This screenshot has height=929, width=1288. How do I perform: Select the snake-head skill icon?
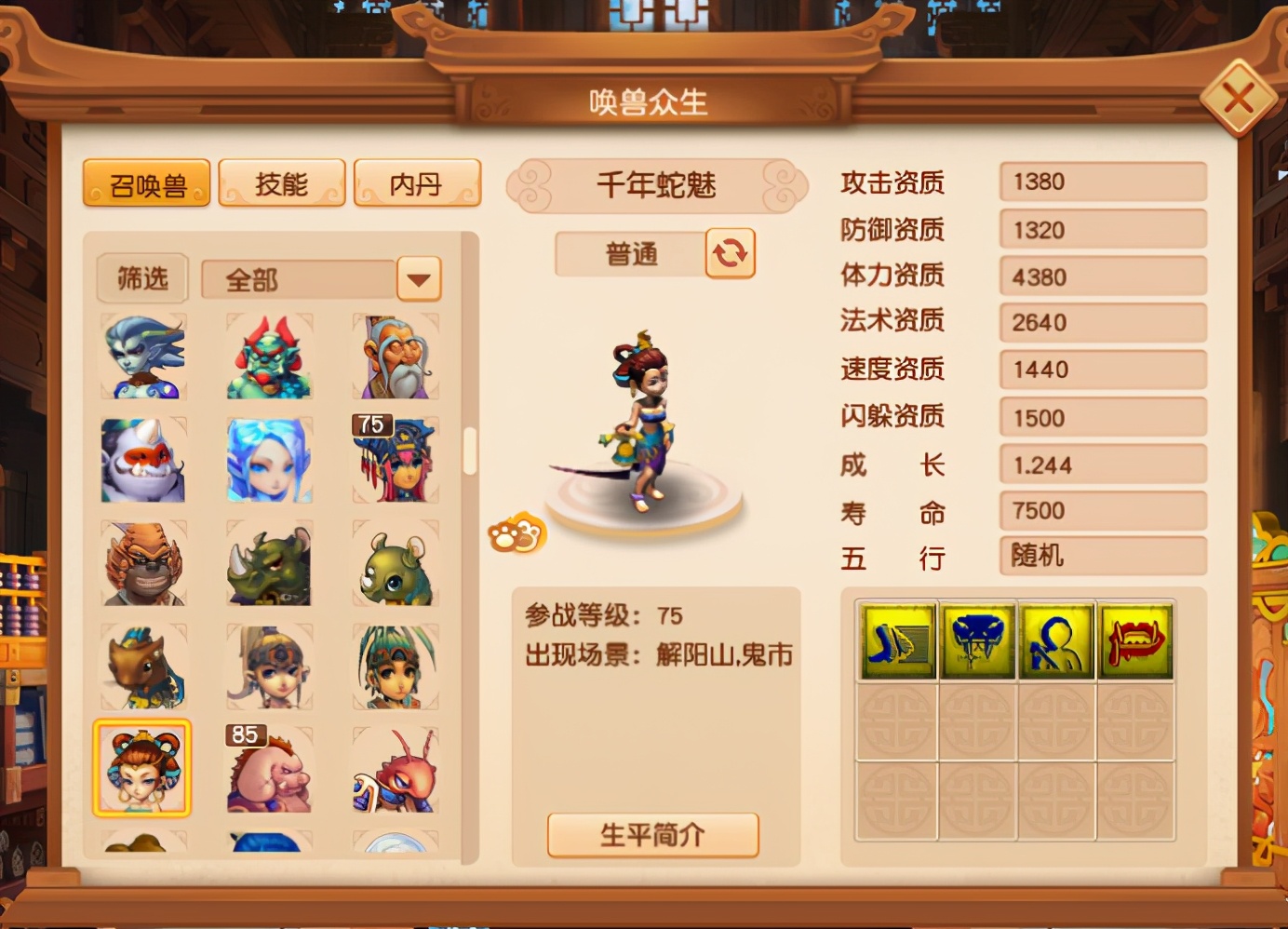974,640
